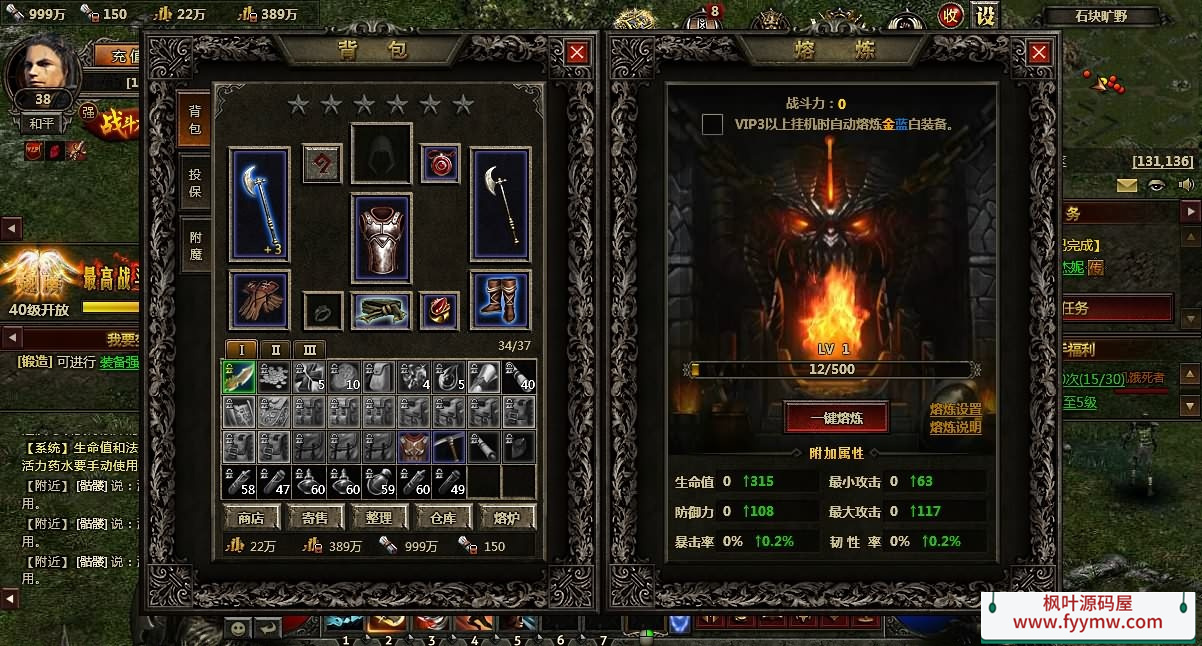Select the +3 blue axe weapon slot
This screenshot has height=646, width=1202.
click(259, 205)
